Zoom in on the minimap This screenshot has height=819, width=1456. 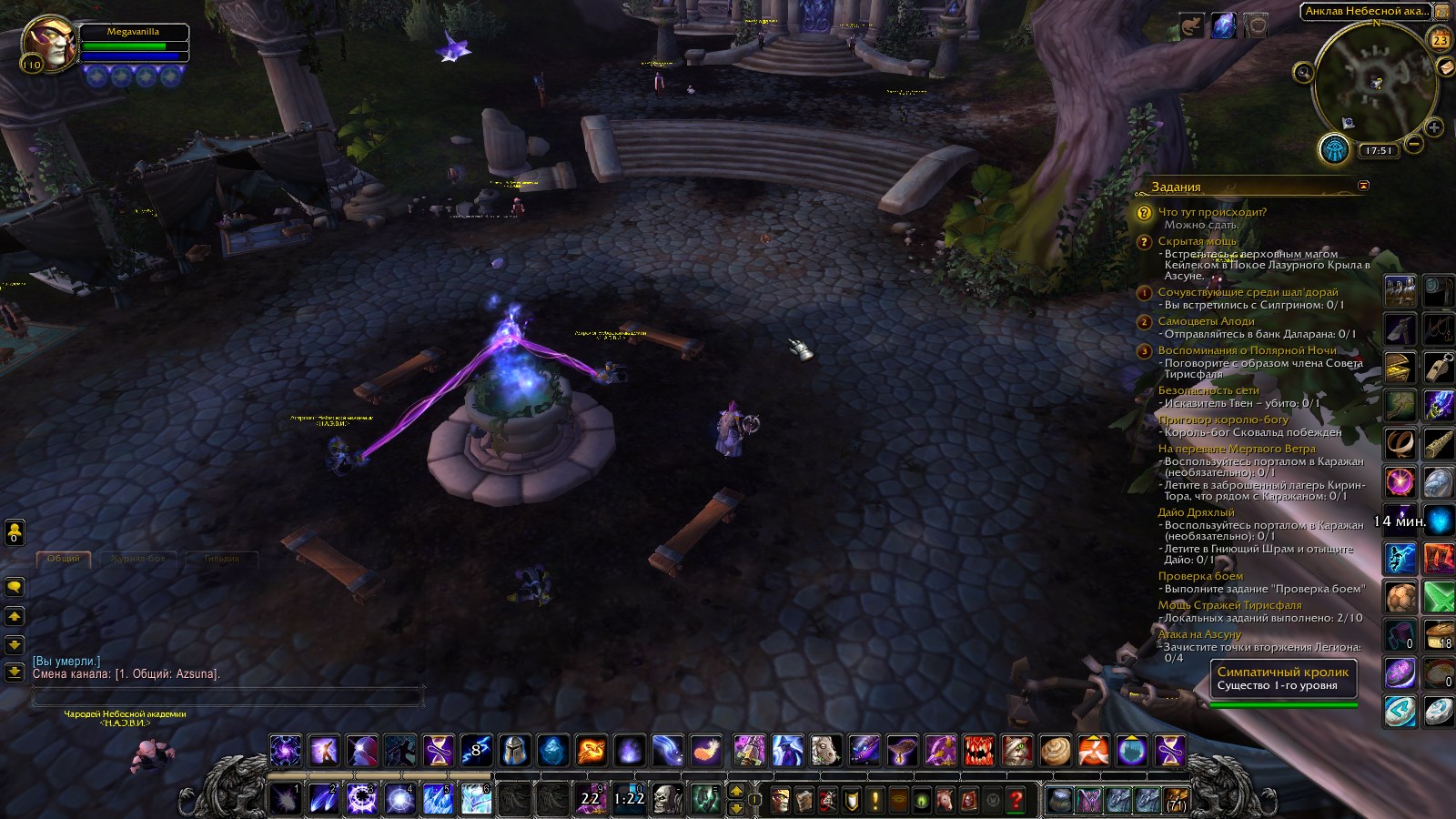(x=1434, y=127)
